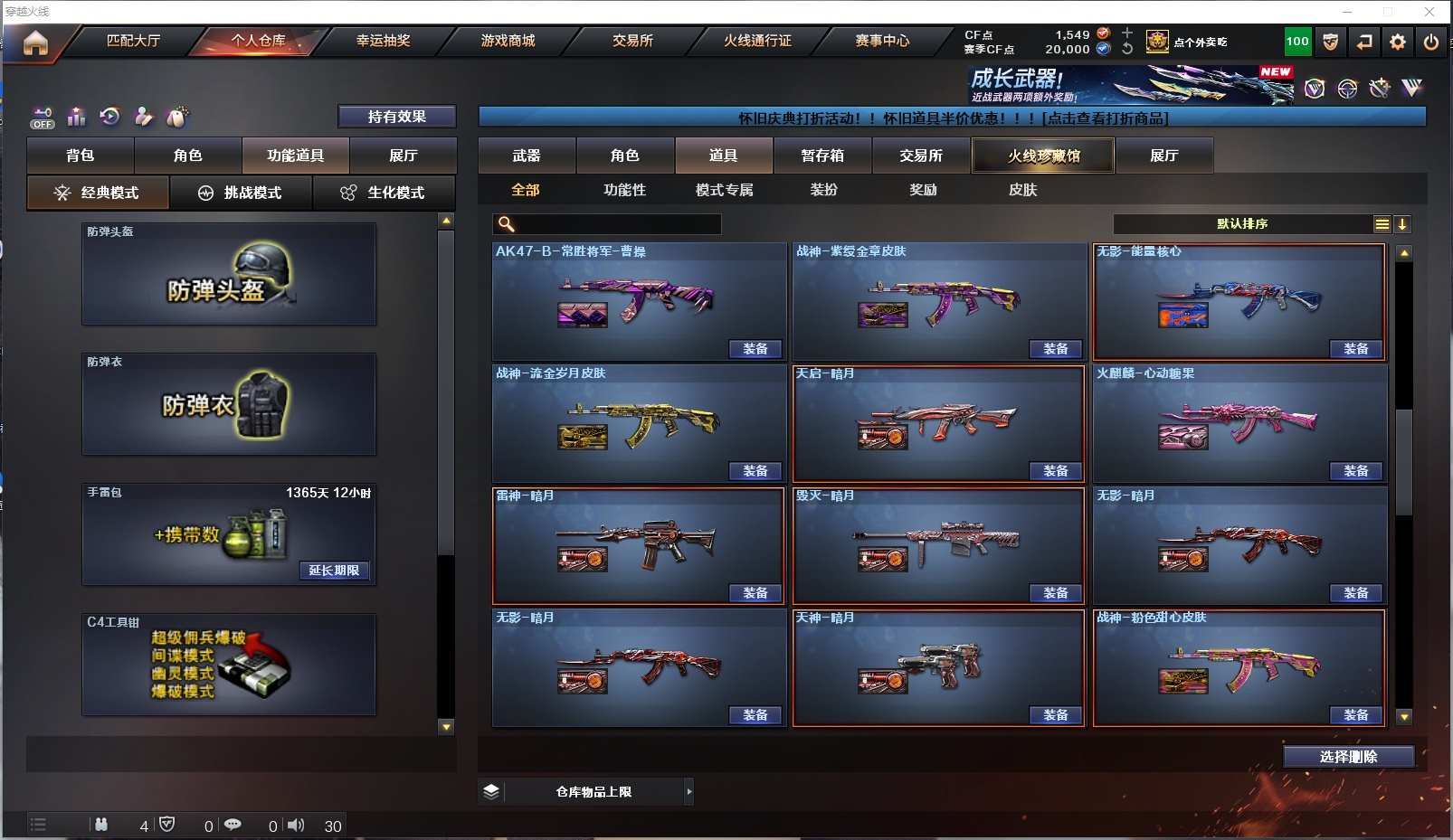Go to the home lobby icon

[35, 42]
